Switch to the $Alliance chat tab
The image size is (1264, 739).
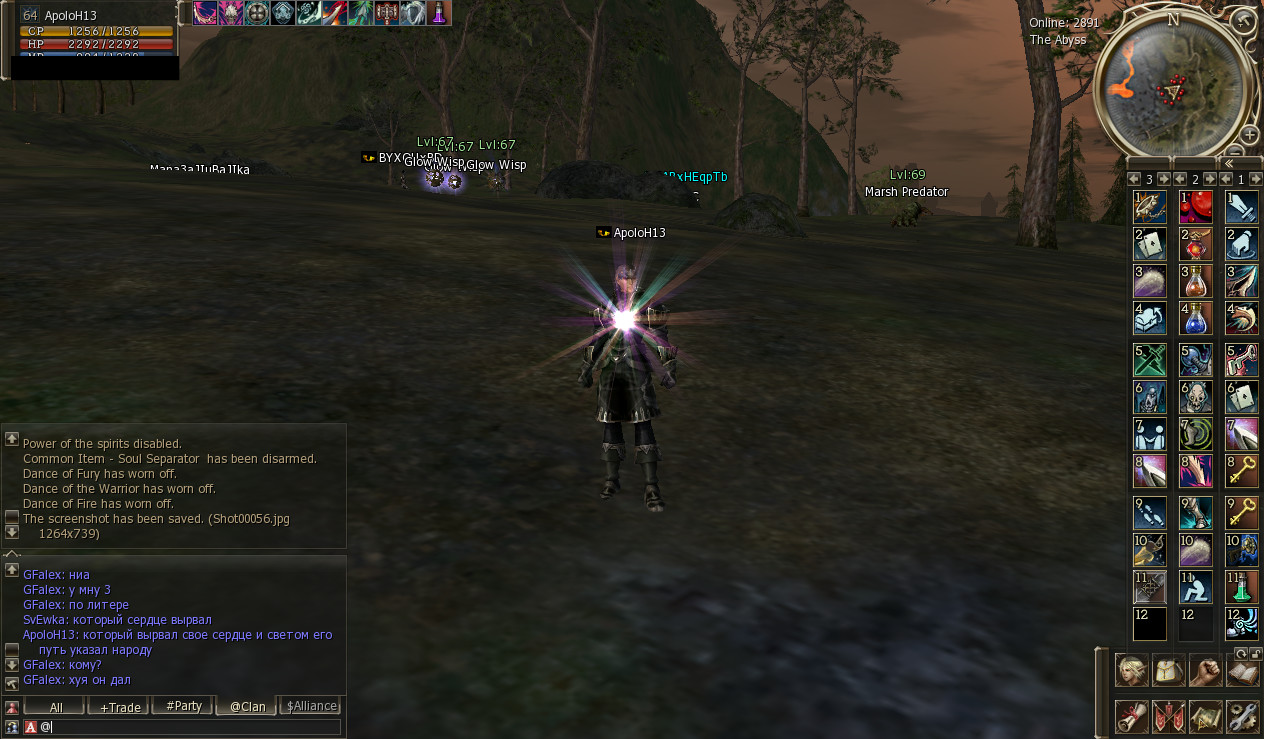(311, 706)
